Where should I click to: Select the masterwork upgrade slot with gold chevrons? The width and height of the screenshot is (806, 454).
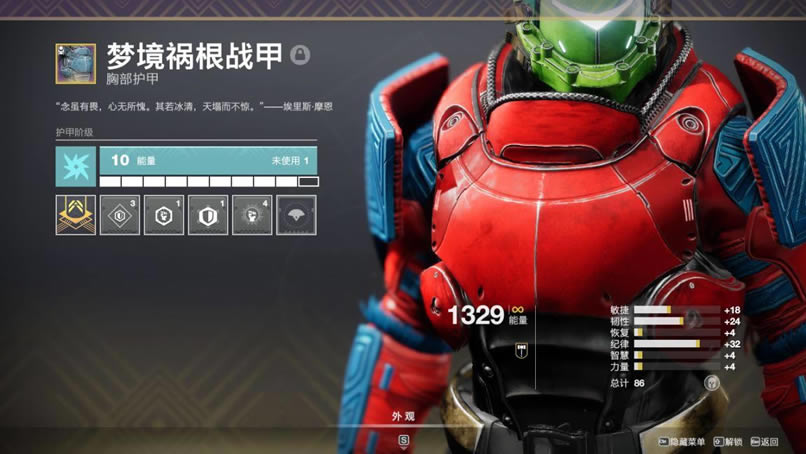point(76,215)
